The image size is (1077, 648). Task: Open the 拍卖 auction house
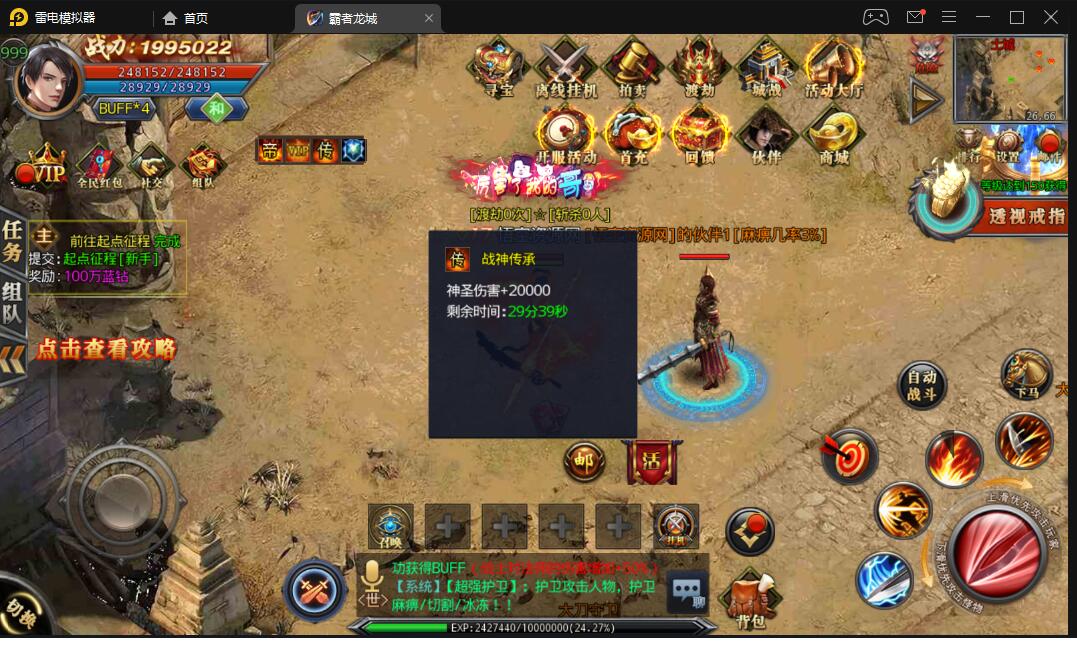coord(632,66)
